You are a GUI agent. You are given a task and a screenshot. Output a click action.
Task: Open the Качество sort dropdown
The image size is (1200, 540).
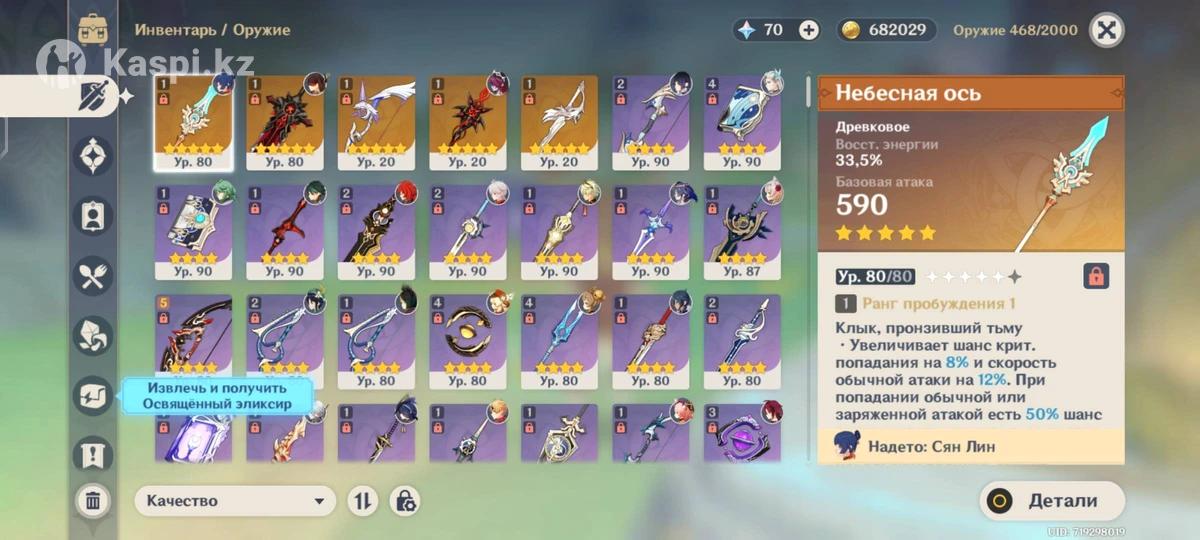[x=236, y=501]
